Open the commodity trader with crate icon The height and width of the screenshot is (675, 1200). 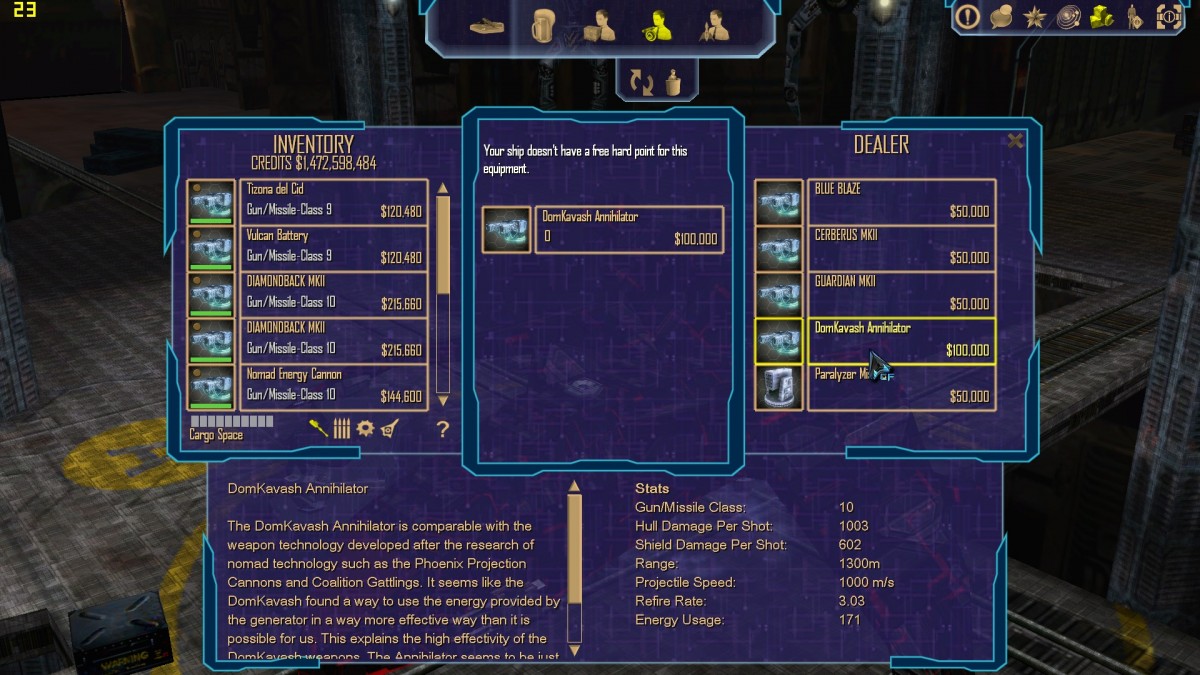600,25
